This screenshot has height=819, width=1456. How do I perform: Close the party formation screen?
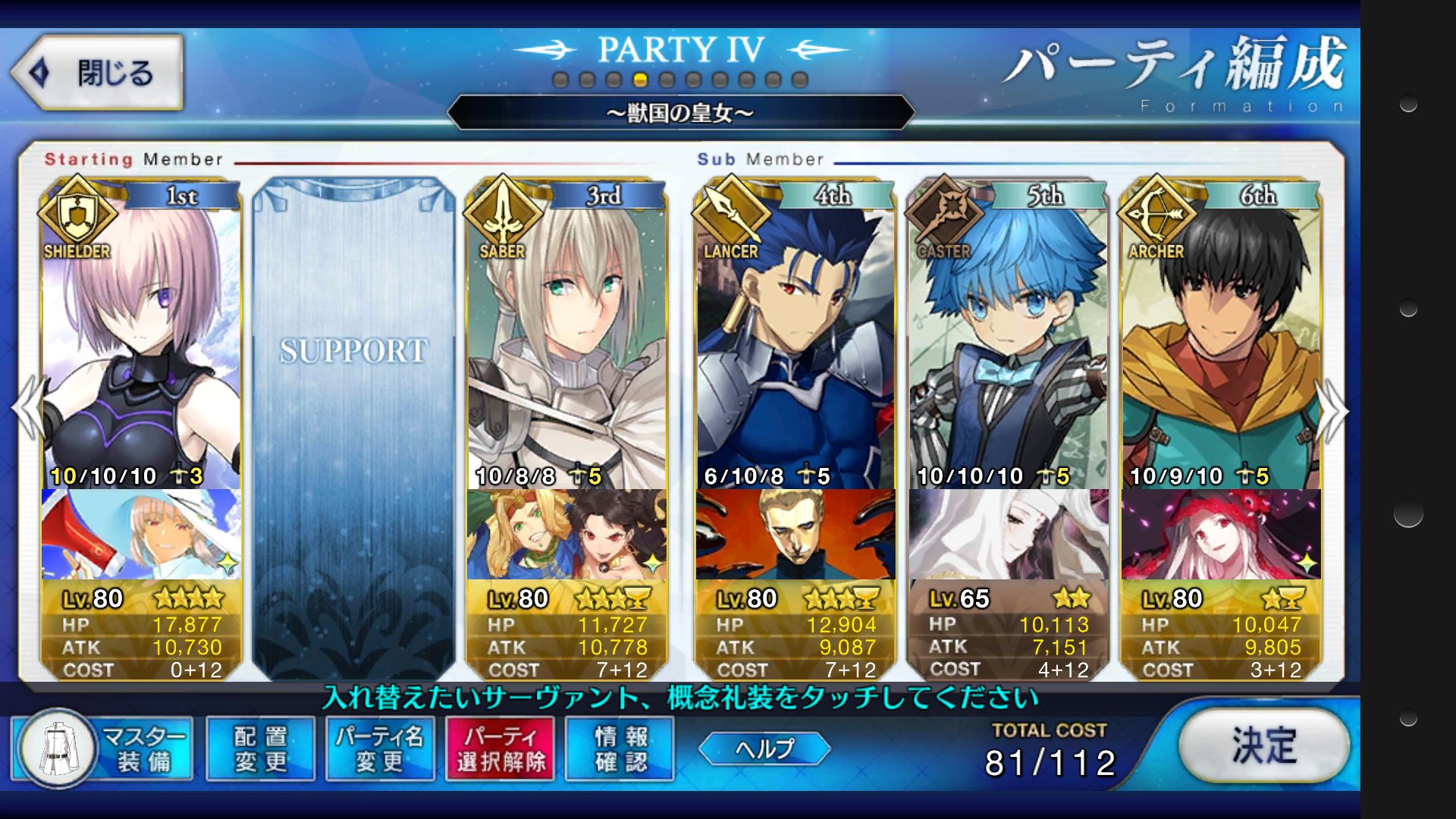97,73
